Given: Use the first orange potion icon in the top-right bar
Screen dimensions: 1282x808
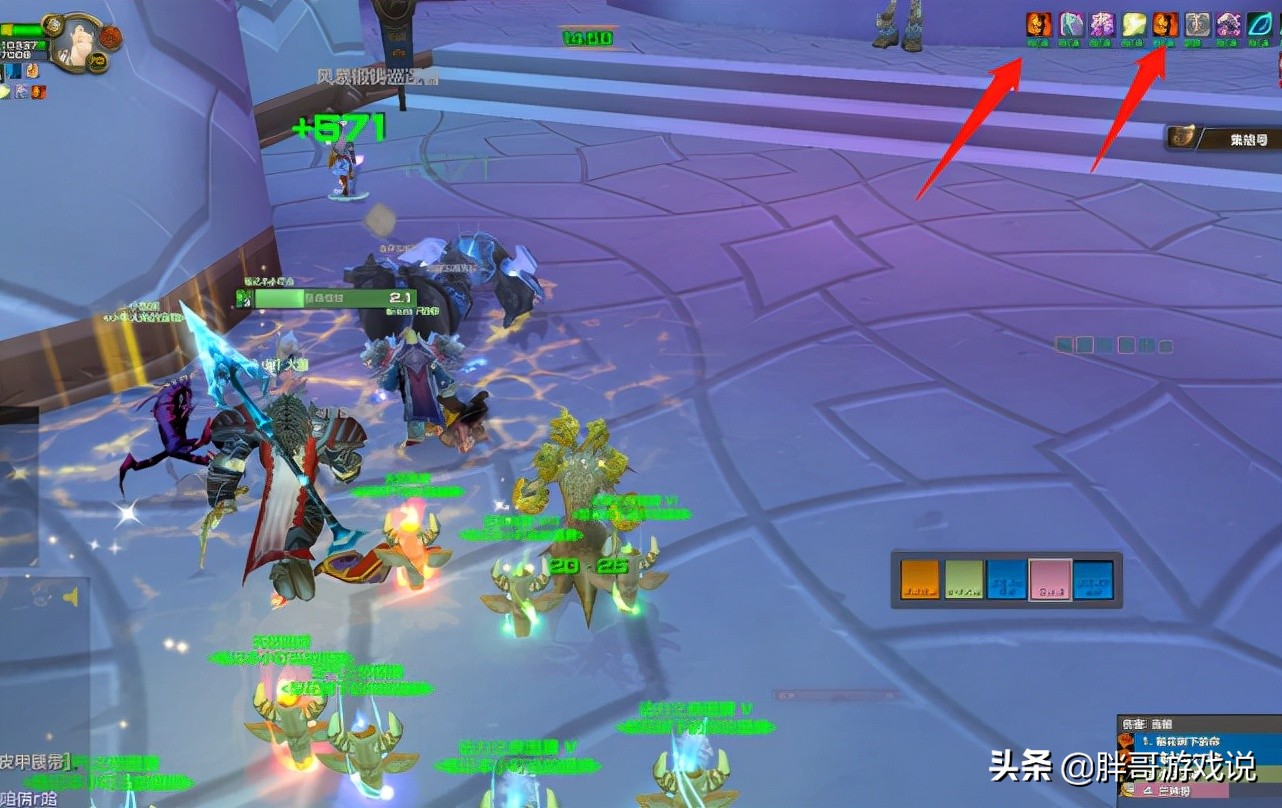Looking at the screenshot, I should pos(1038,22).
